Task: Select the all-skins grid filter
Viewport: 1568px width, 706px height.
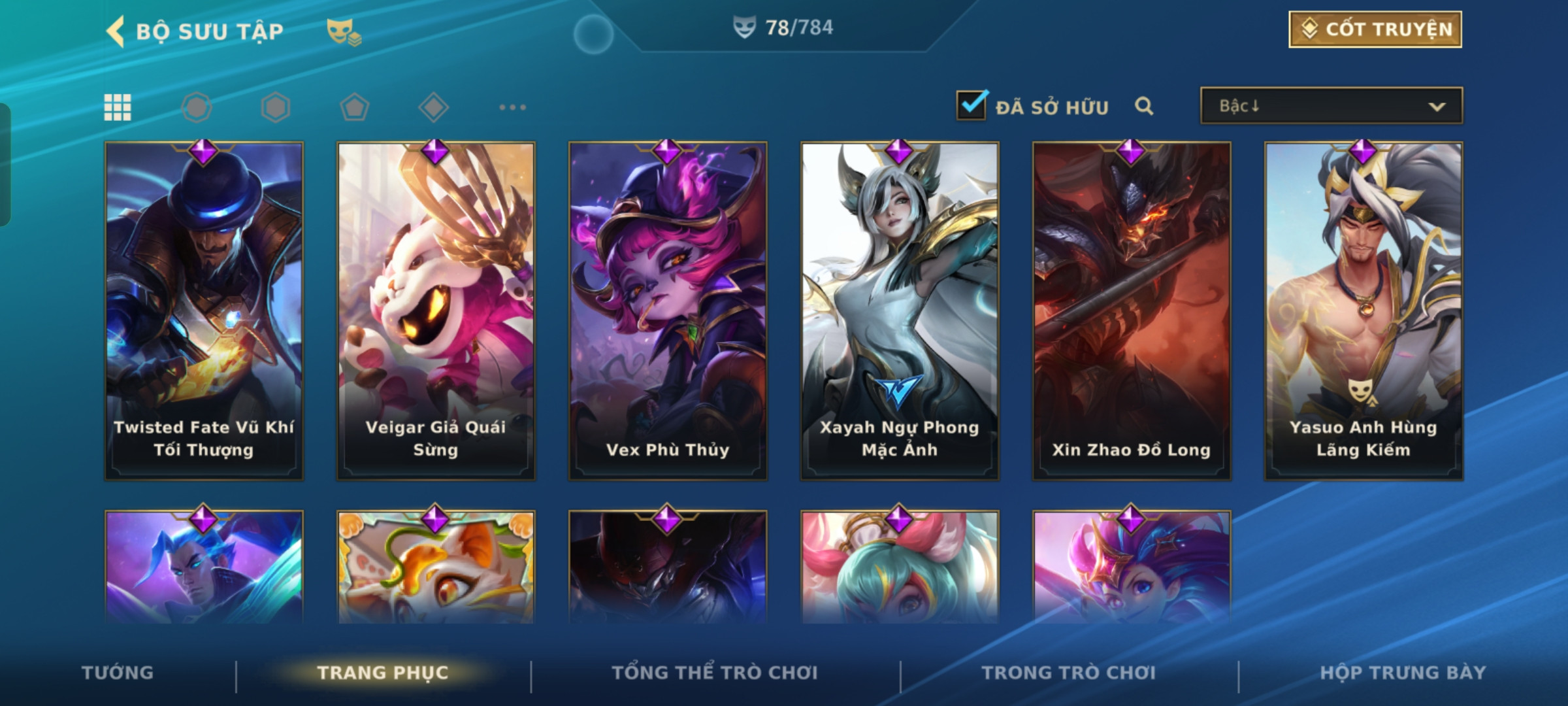Action: pyautogui.click(x=118, y=107)
